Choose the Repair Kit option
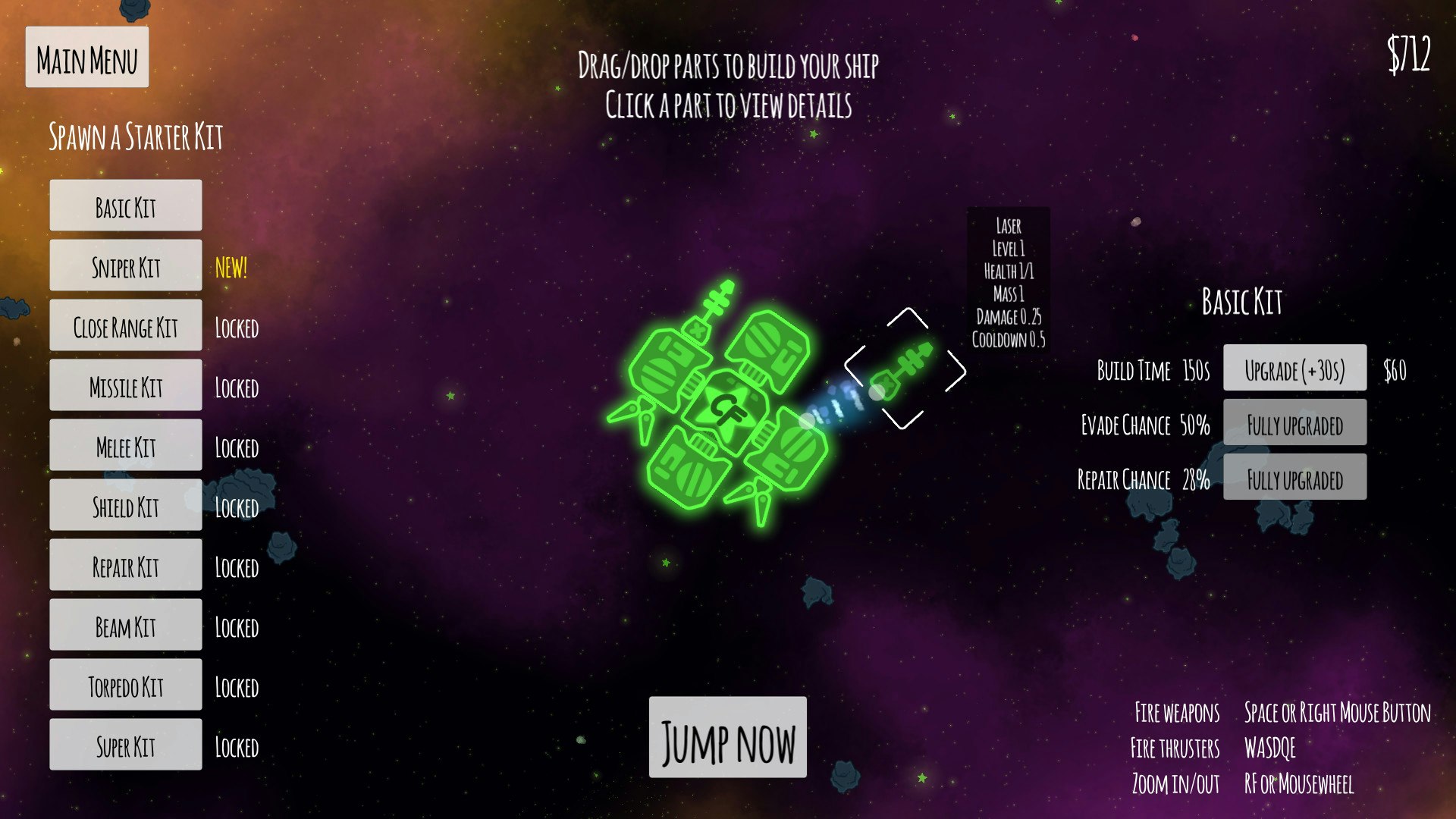The width and height of the screenshot is (1456, 819). click(x=126, y=565)
